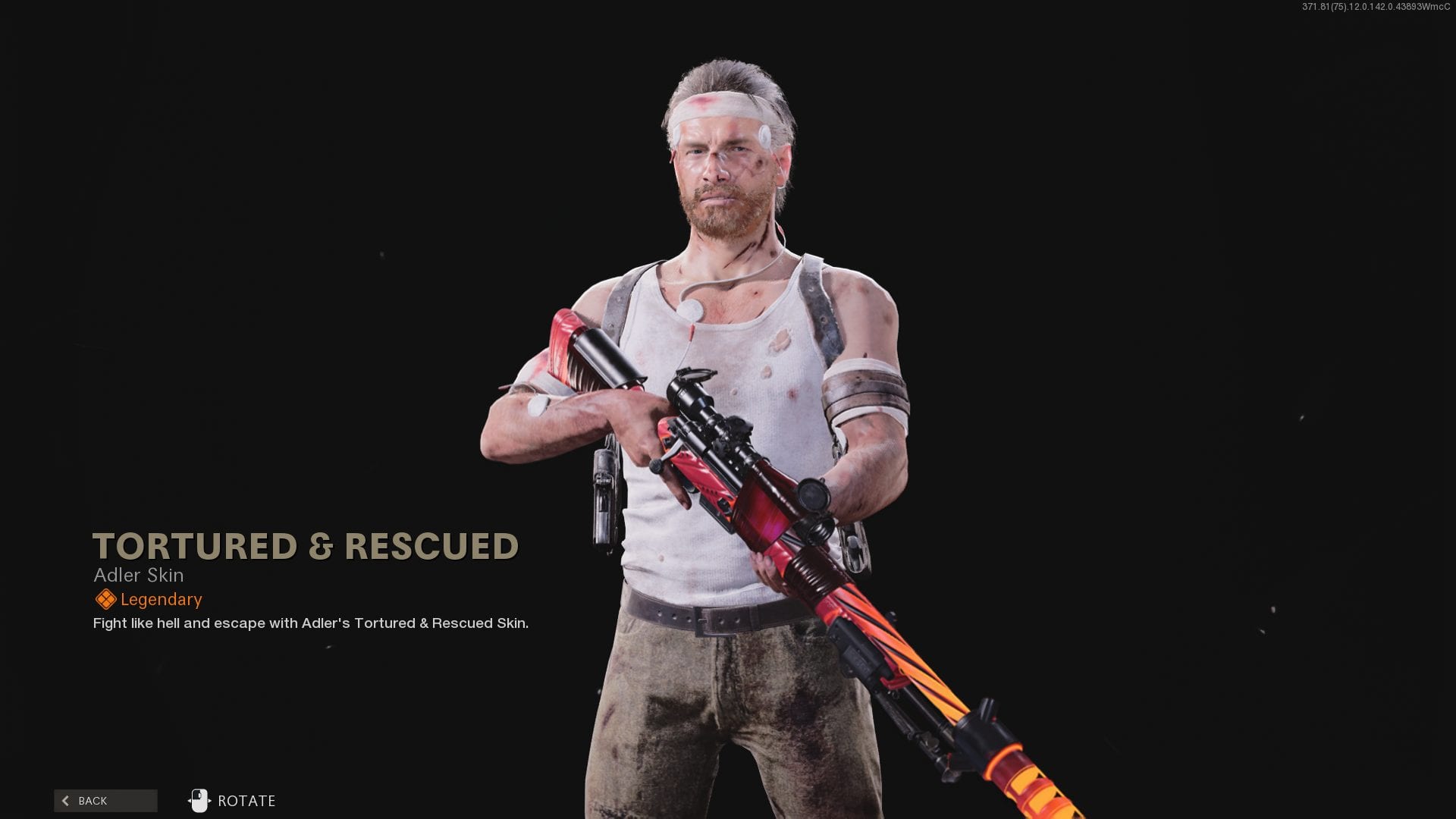Click the scroll wheel on the Rotate mouse icon
1456x819 pixels.
pos(199,794)
